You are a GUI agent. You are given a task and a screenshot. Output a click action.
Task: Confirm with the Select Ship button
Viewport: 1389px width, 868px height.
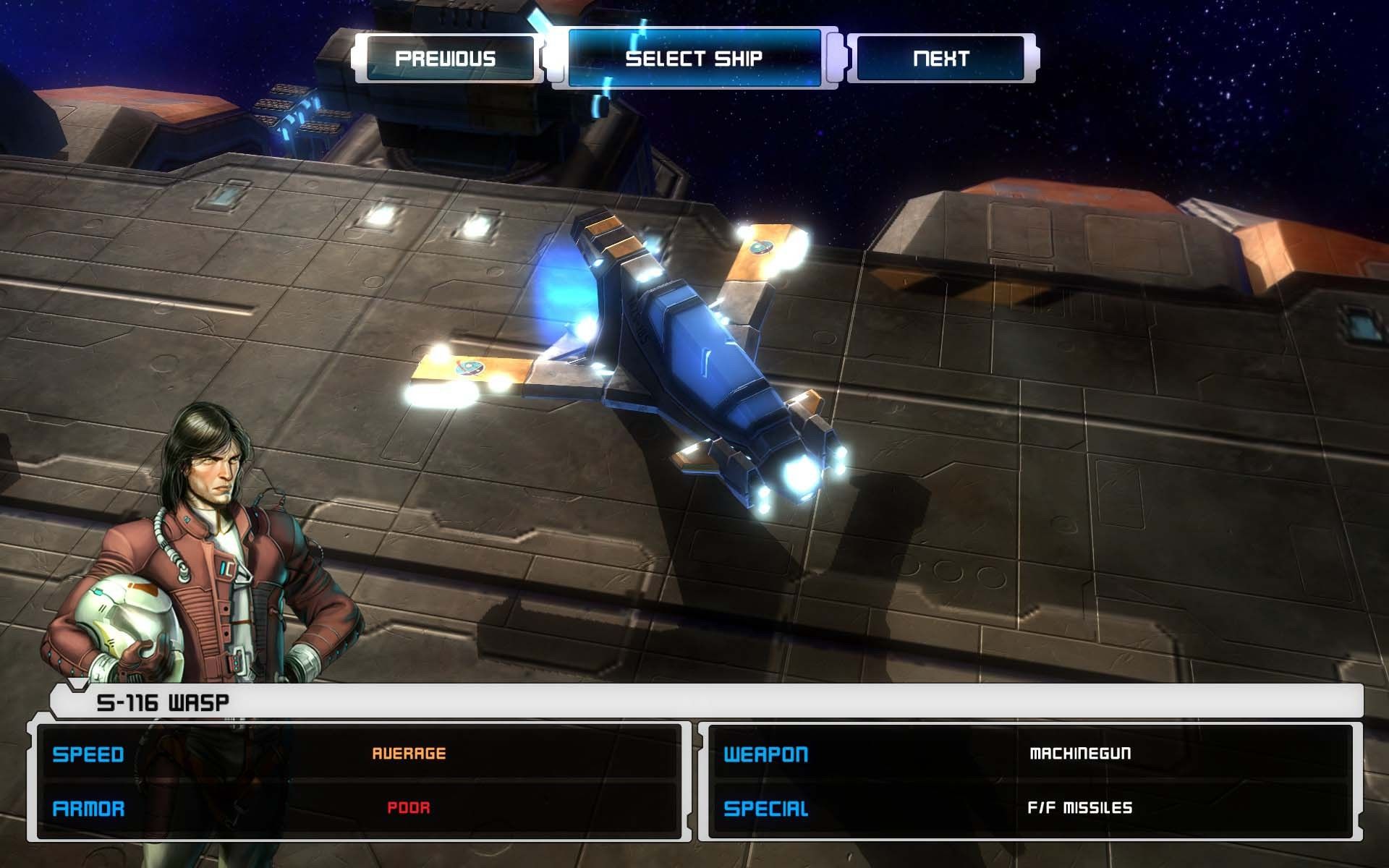694,58
